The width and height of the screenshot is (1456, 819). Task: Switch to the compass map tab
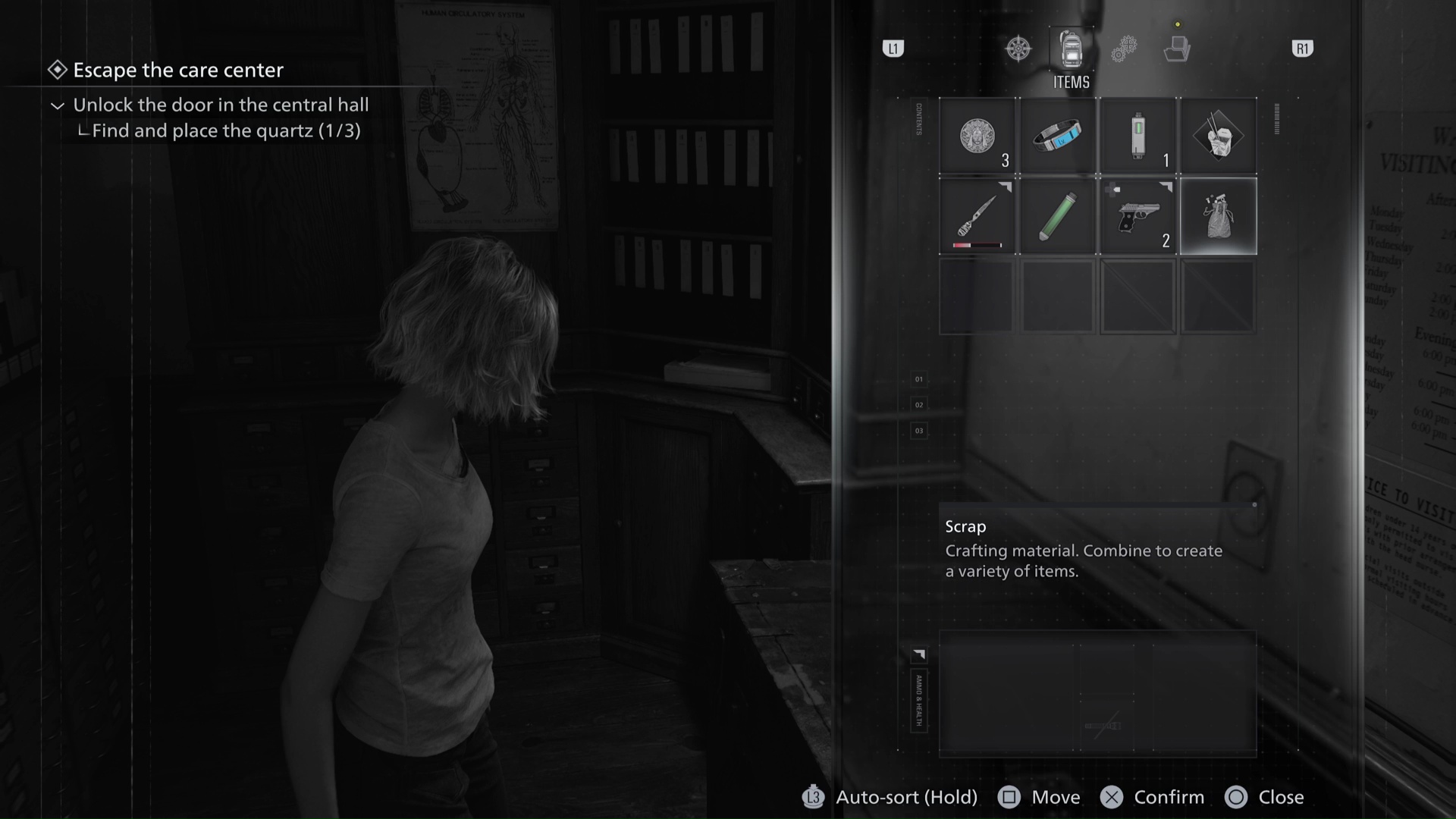[x=1018, y=49]
